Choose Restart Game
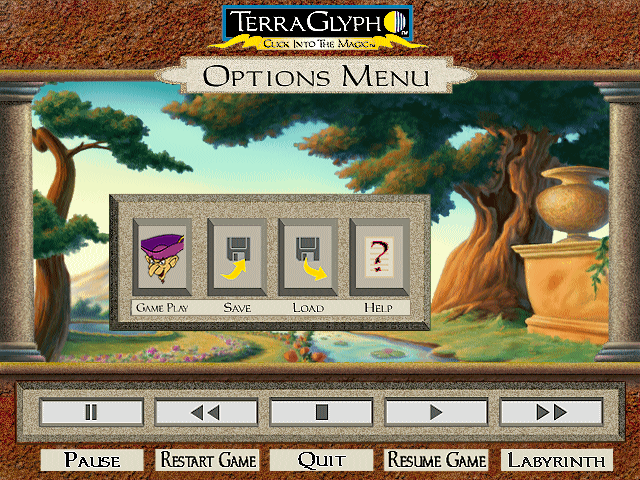This screenshot has width=640, height=480. point(207,460)
